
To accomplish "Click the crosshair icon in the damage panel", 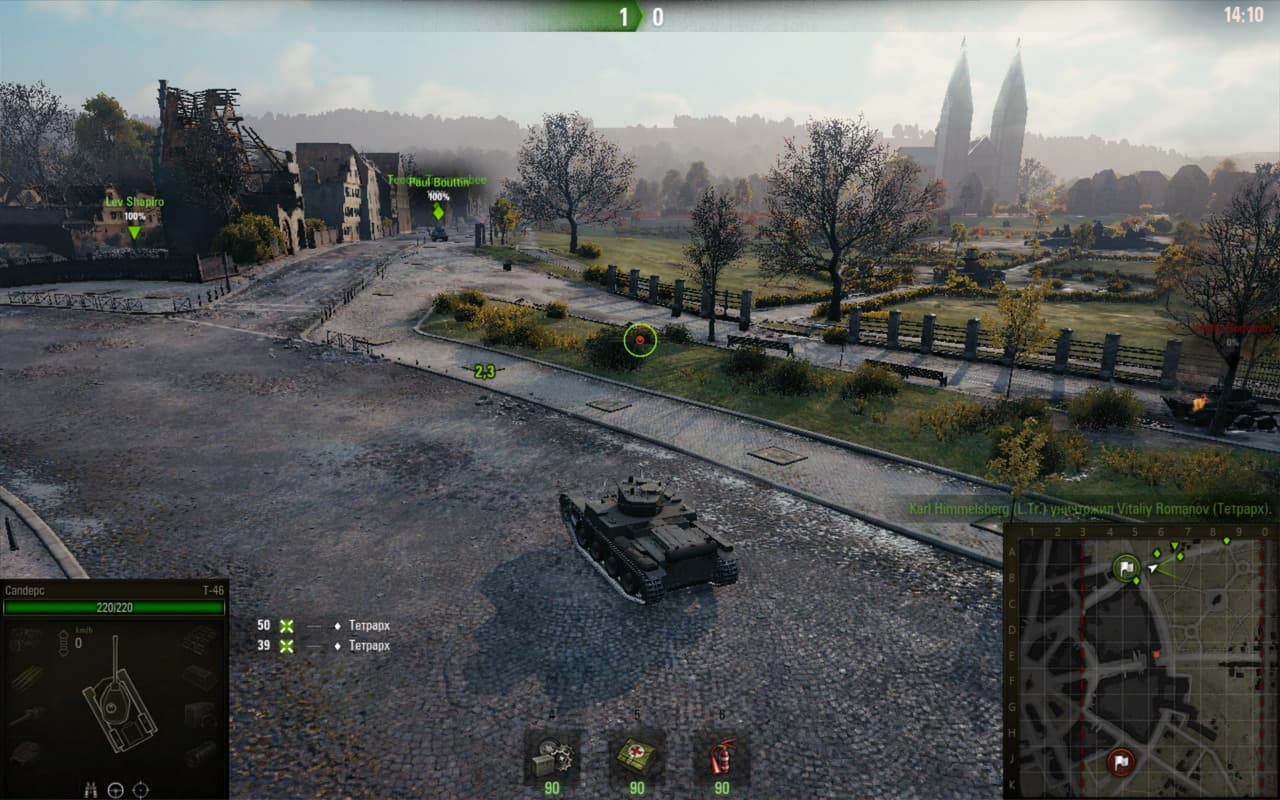I will (x=141, y=789).
